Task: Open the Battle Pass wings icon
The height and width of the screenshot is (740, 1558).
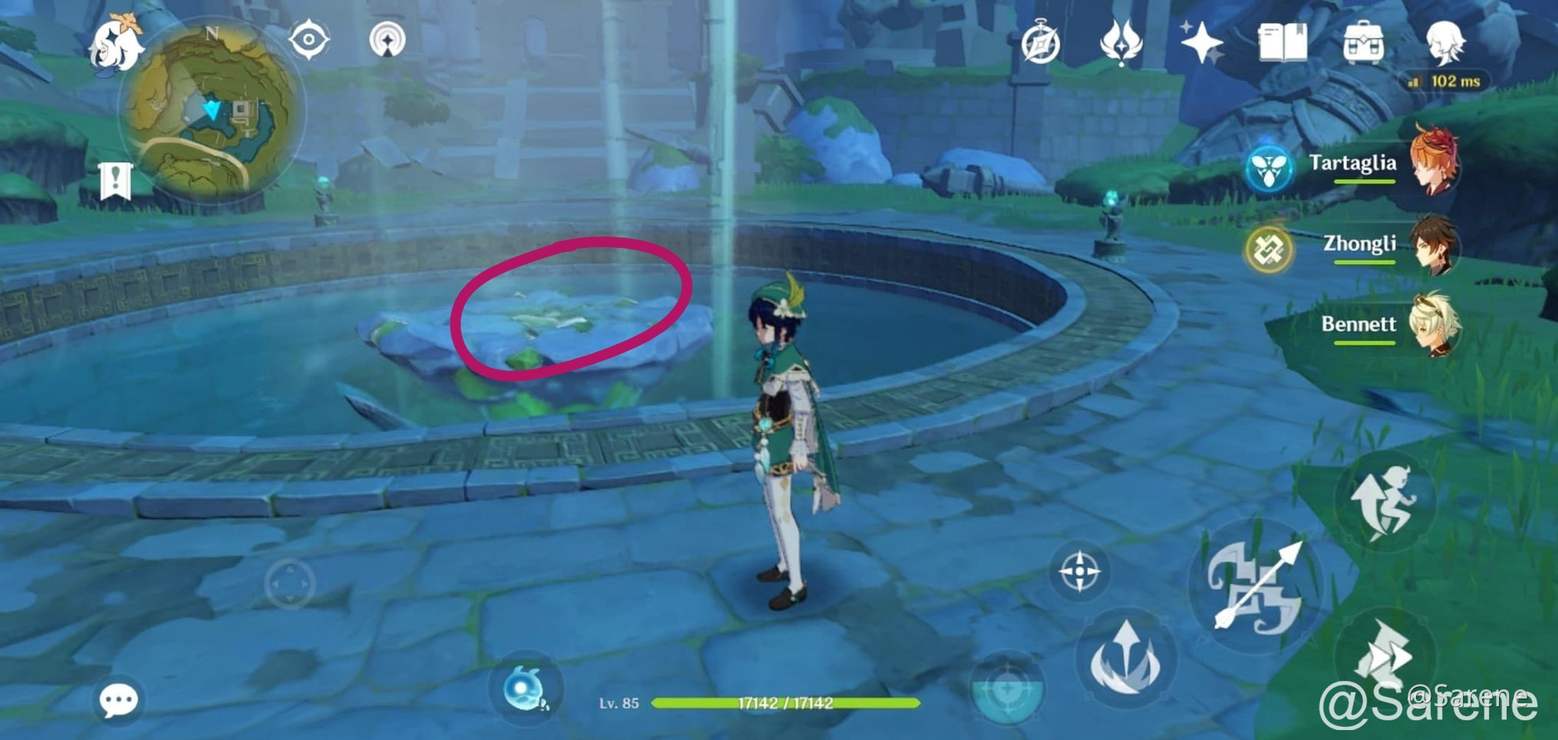Action: point(1122,42)
